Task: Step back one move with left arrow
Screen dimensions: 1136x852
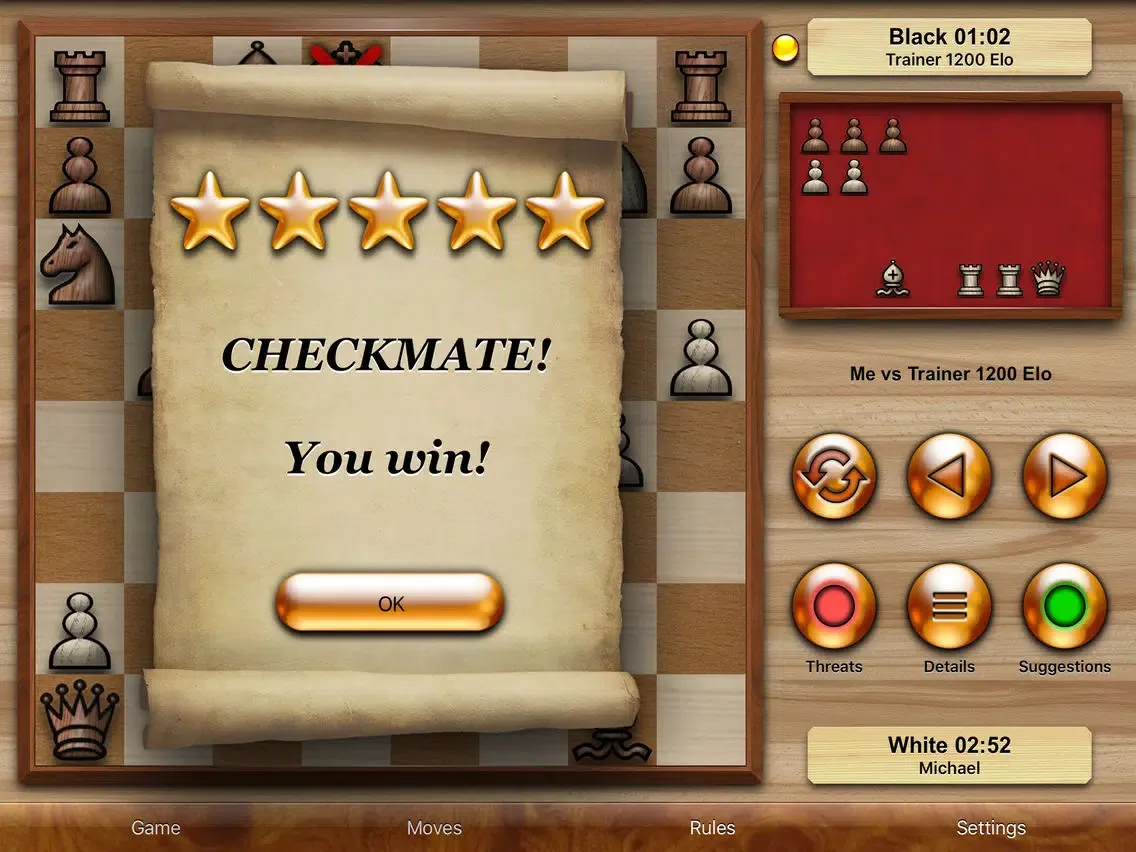Action: (x=949, y=476)
